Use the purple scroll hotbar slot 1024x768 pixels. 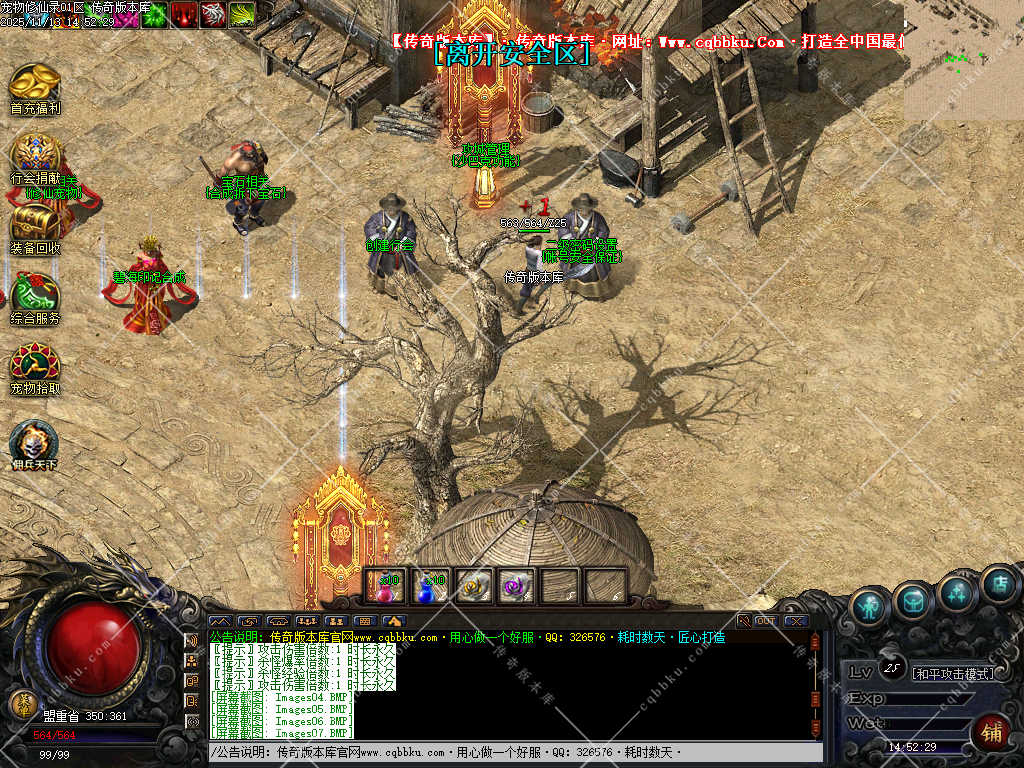point(516,587)
